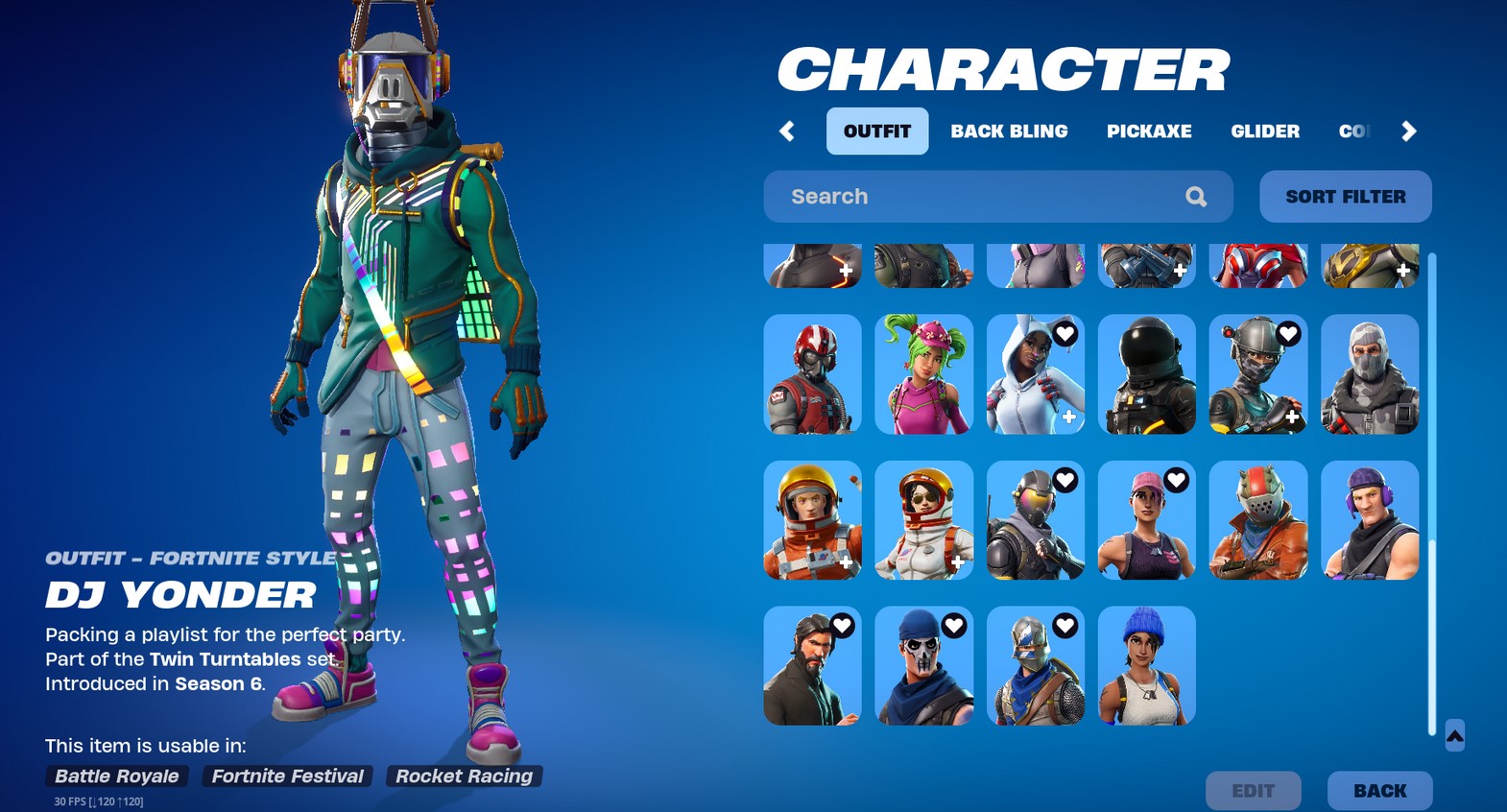Click inside the Search field
The image size is (1507, 812).
[960, 196]
